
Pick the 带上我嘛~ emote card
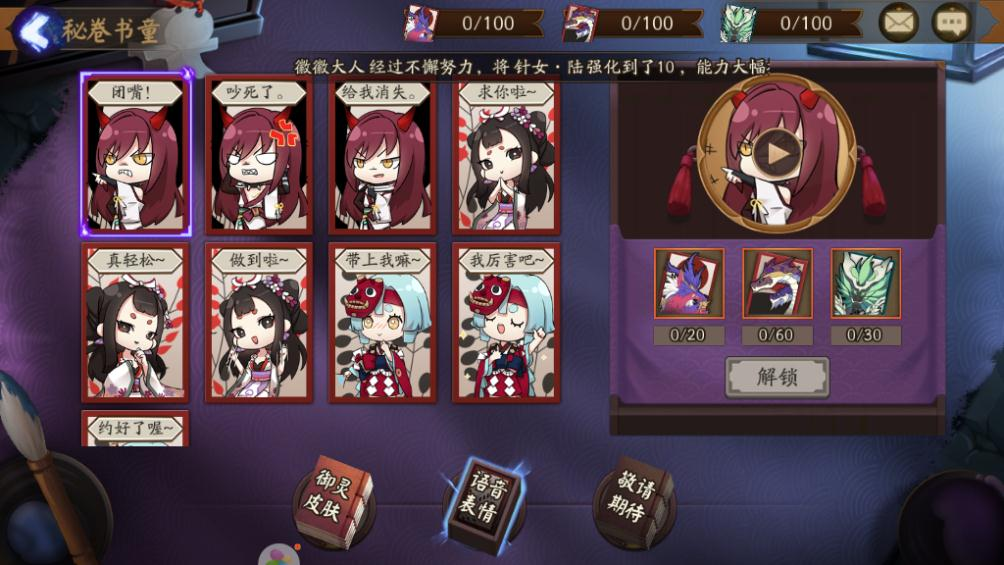point(382,323)
